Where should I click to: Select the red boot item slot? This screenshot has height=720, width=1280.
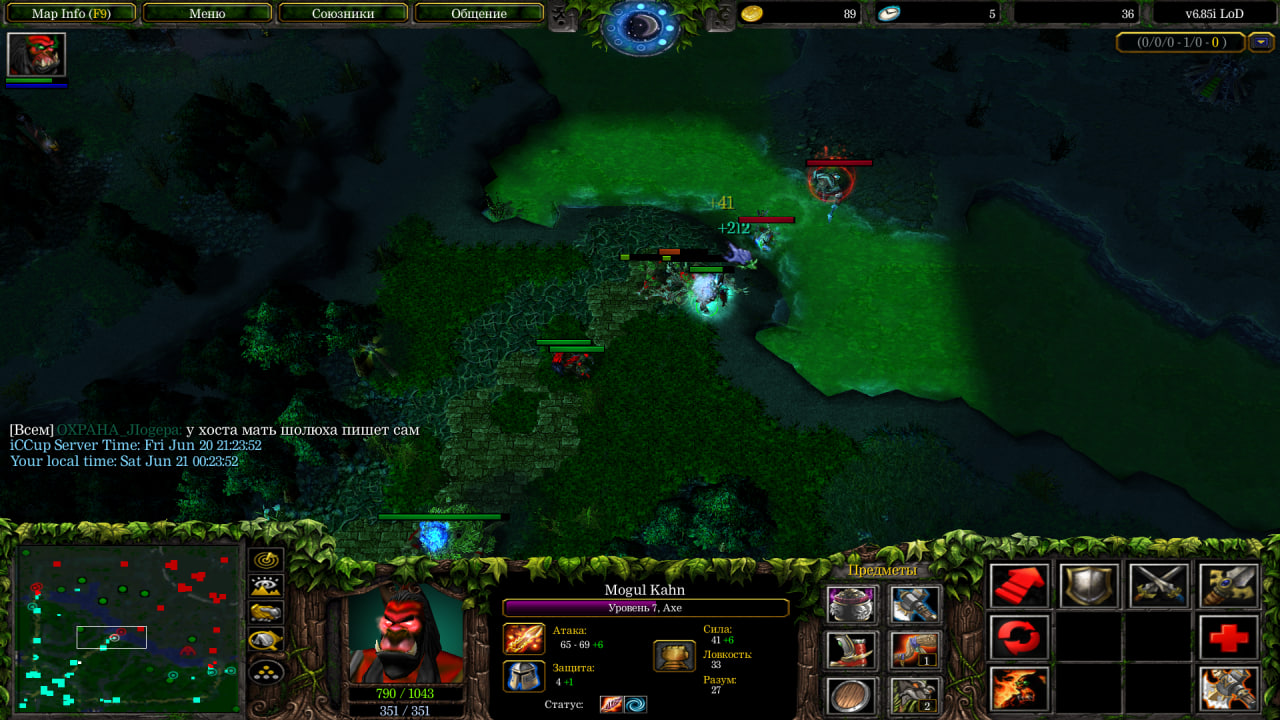coord(852,649)
